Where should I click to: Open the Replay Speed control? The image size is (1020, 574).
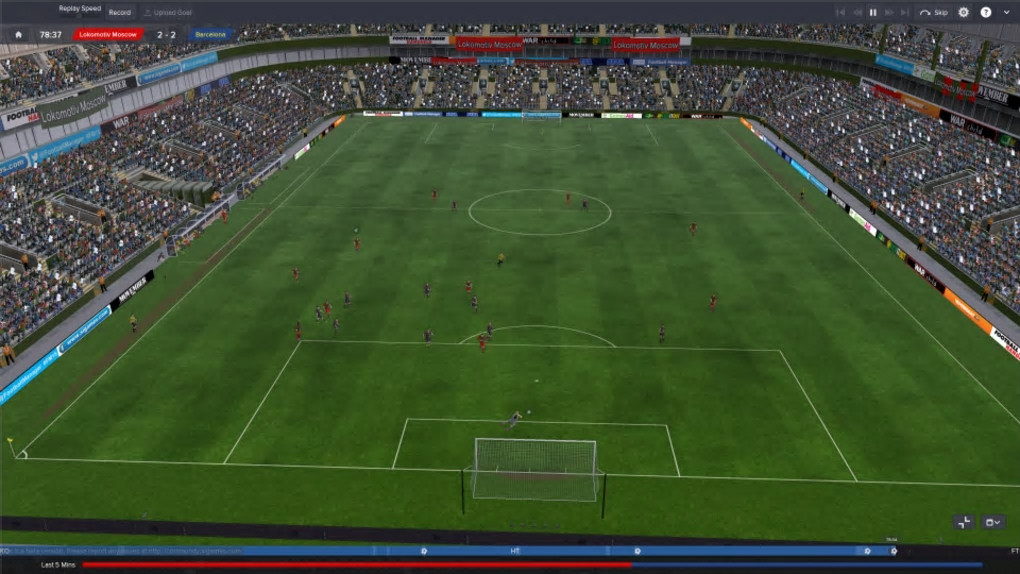coord(81,10)
